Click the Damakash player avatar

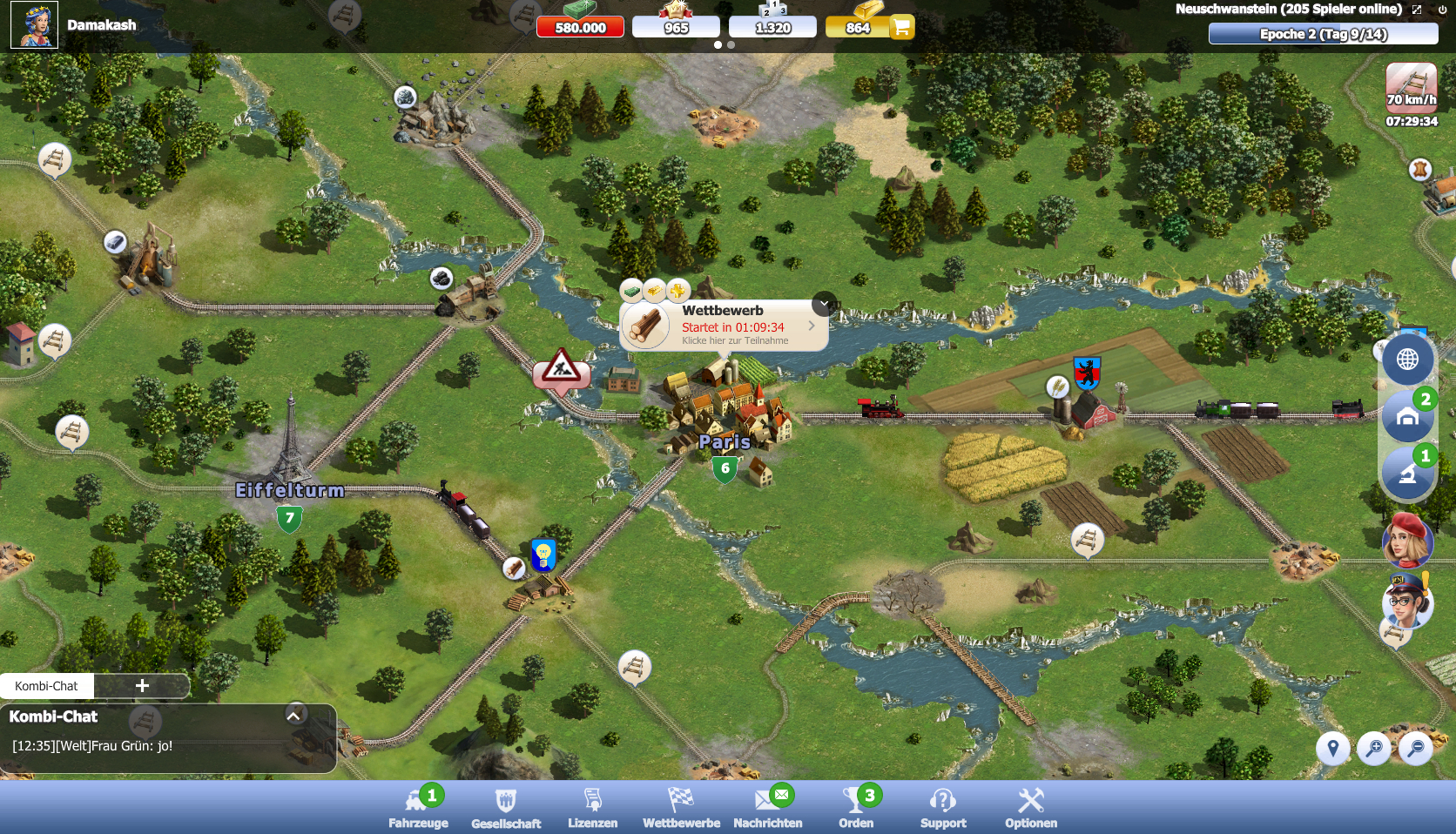tap(34, 24)
